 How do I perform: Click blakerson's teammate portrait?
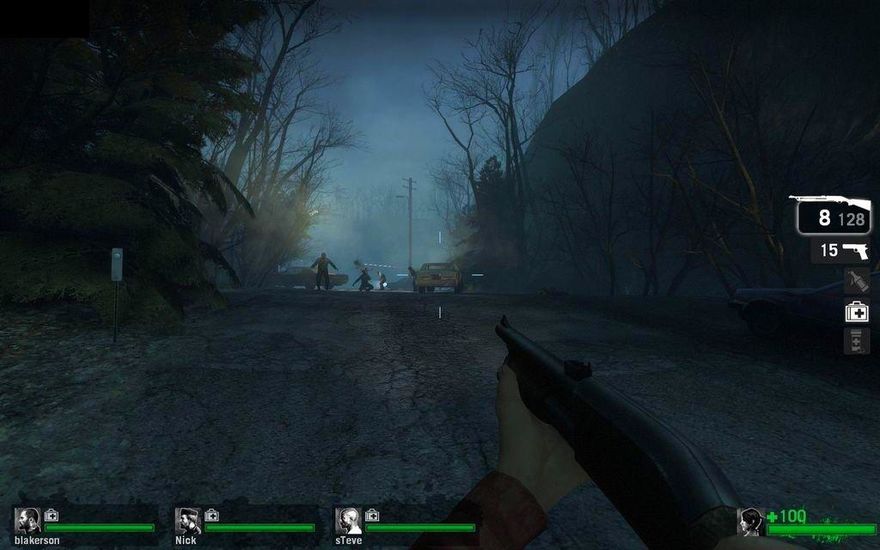[27, 520]
